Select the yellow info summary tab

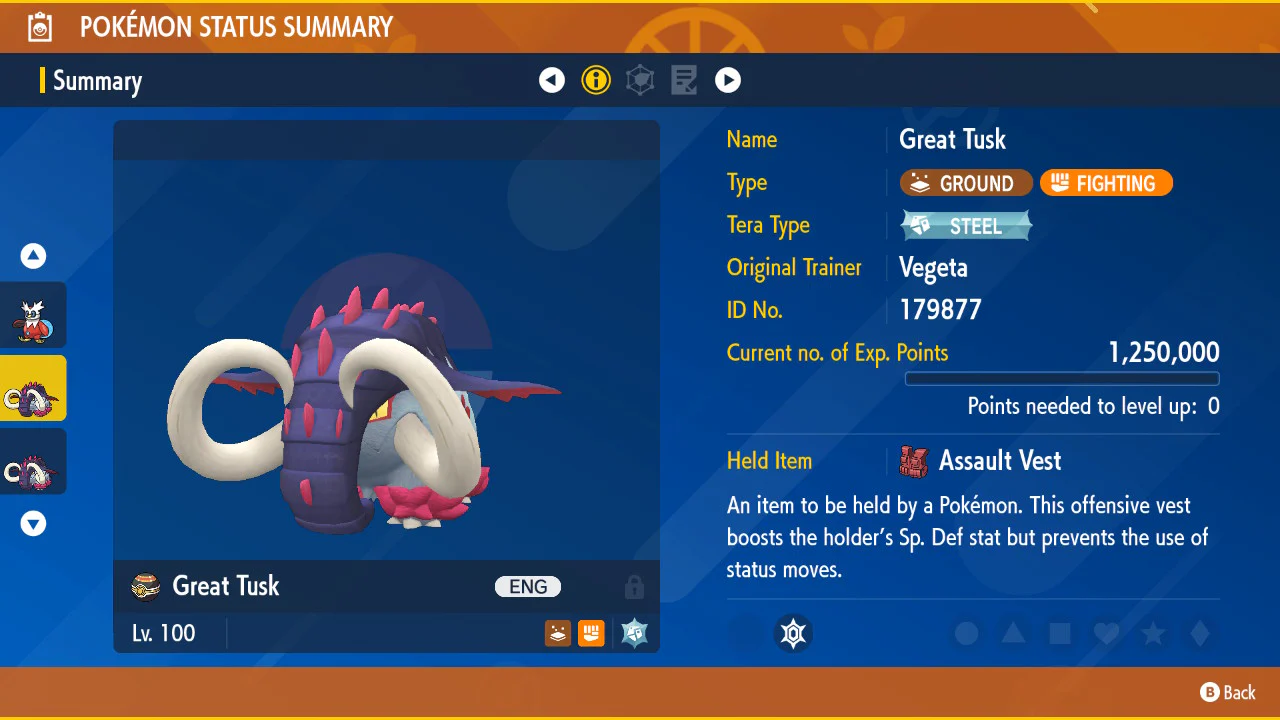(x=596, y=80)
